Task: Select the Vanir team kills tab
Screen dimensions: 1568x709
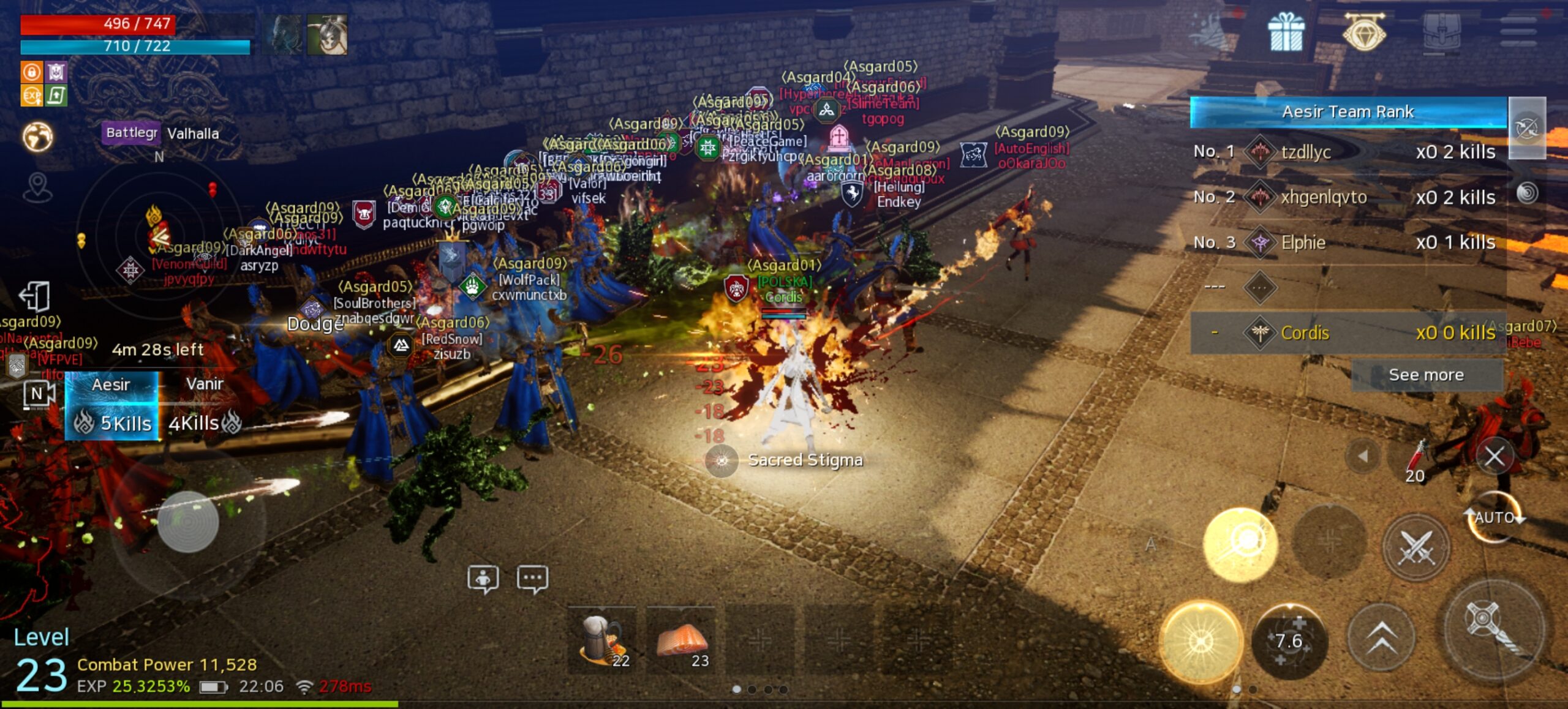Action: coord(205,405)
